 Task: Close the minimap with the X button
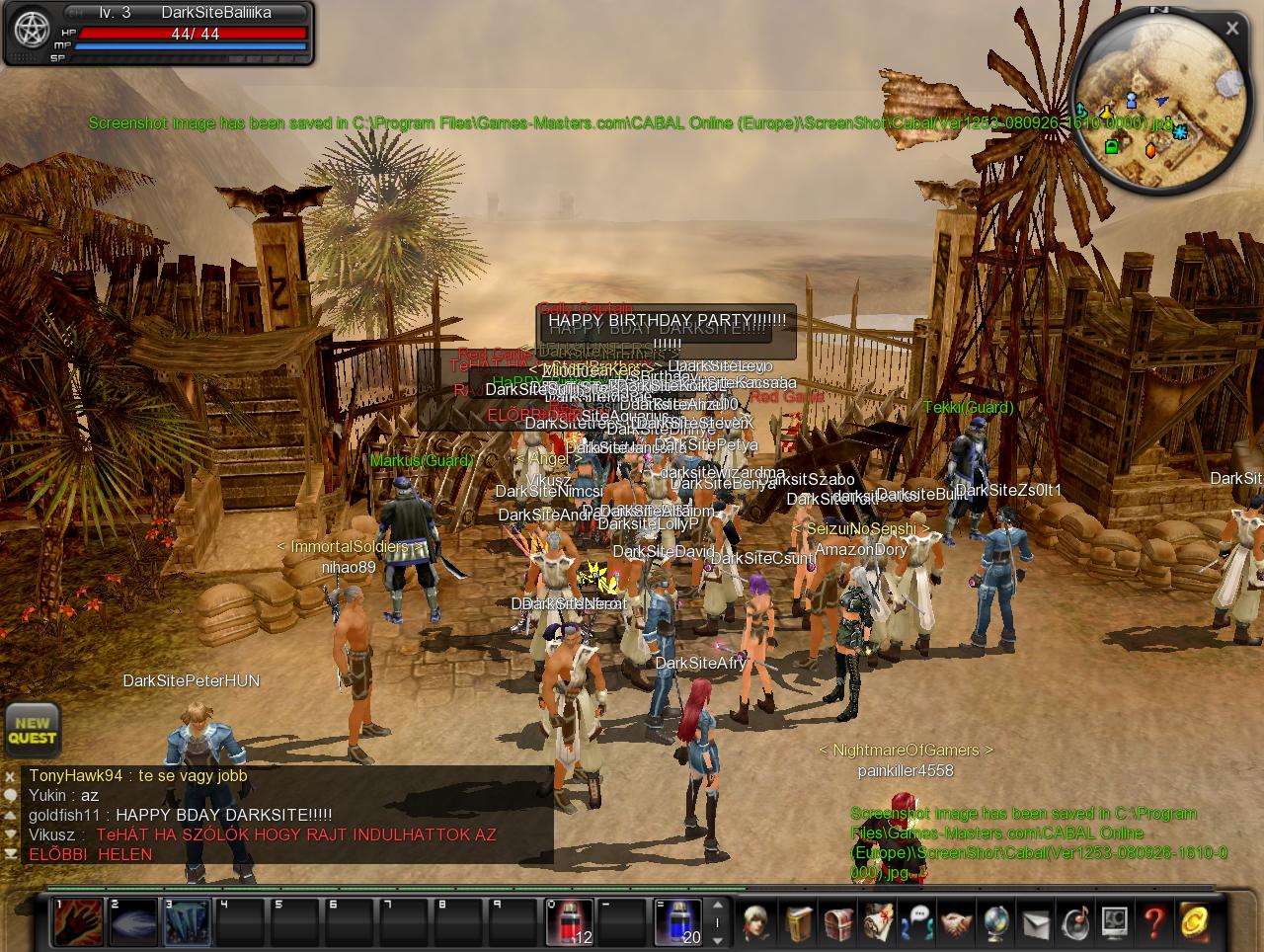coord(1231,29)
